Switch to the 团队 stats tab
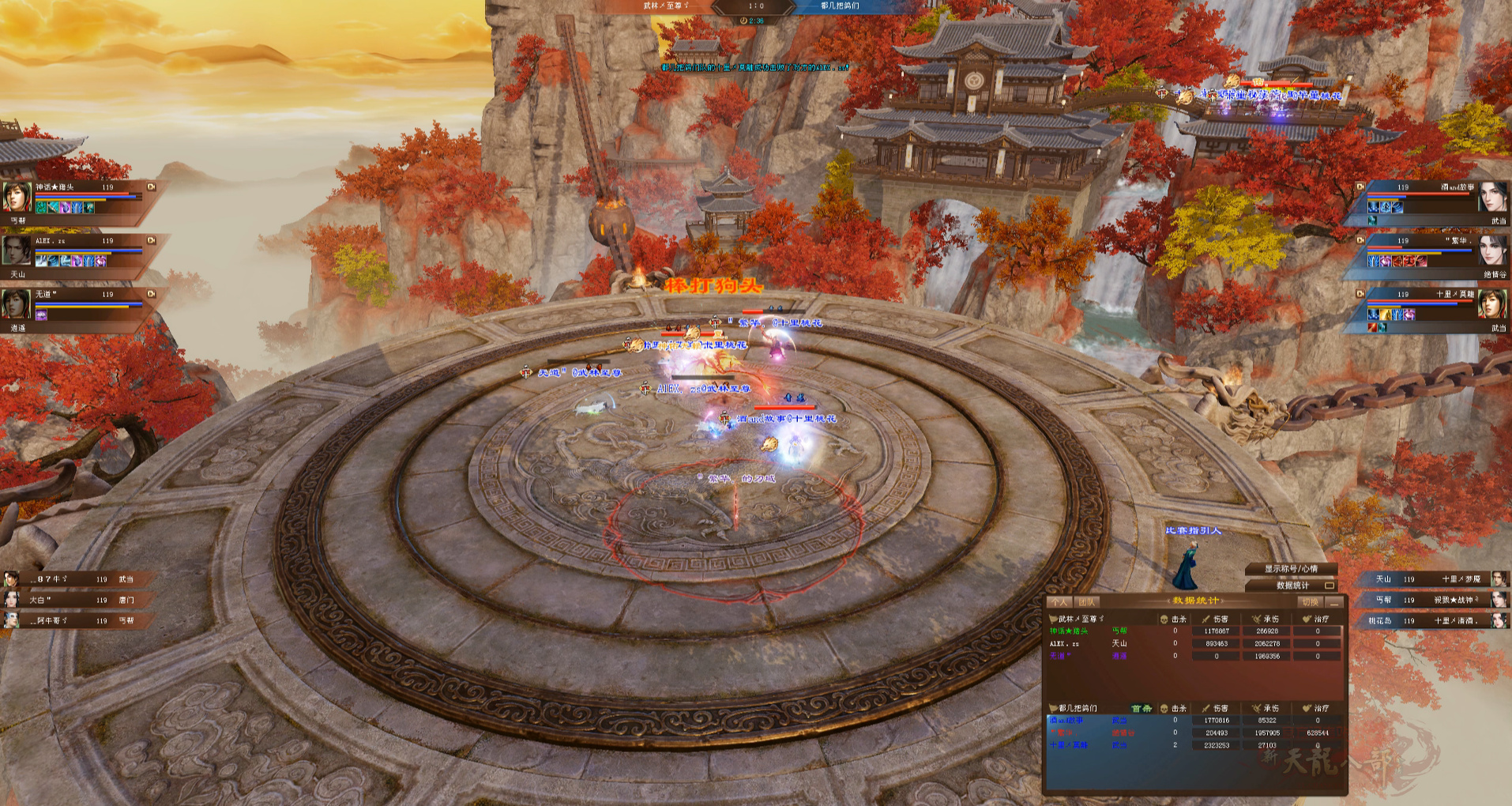 point(1086,602)
